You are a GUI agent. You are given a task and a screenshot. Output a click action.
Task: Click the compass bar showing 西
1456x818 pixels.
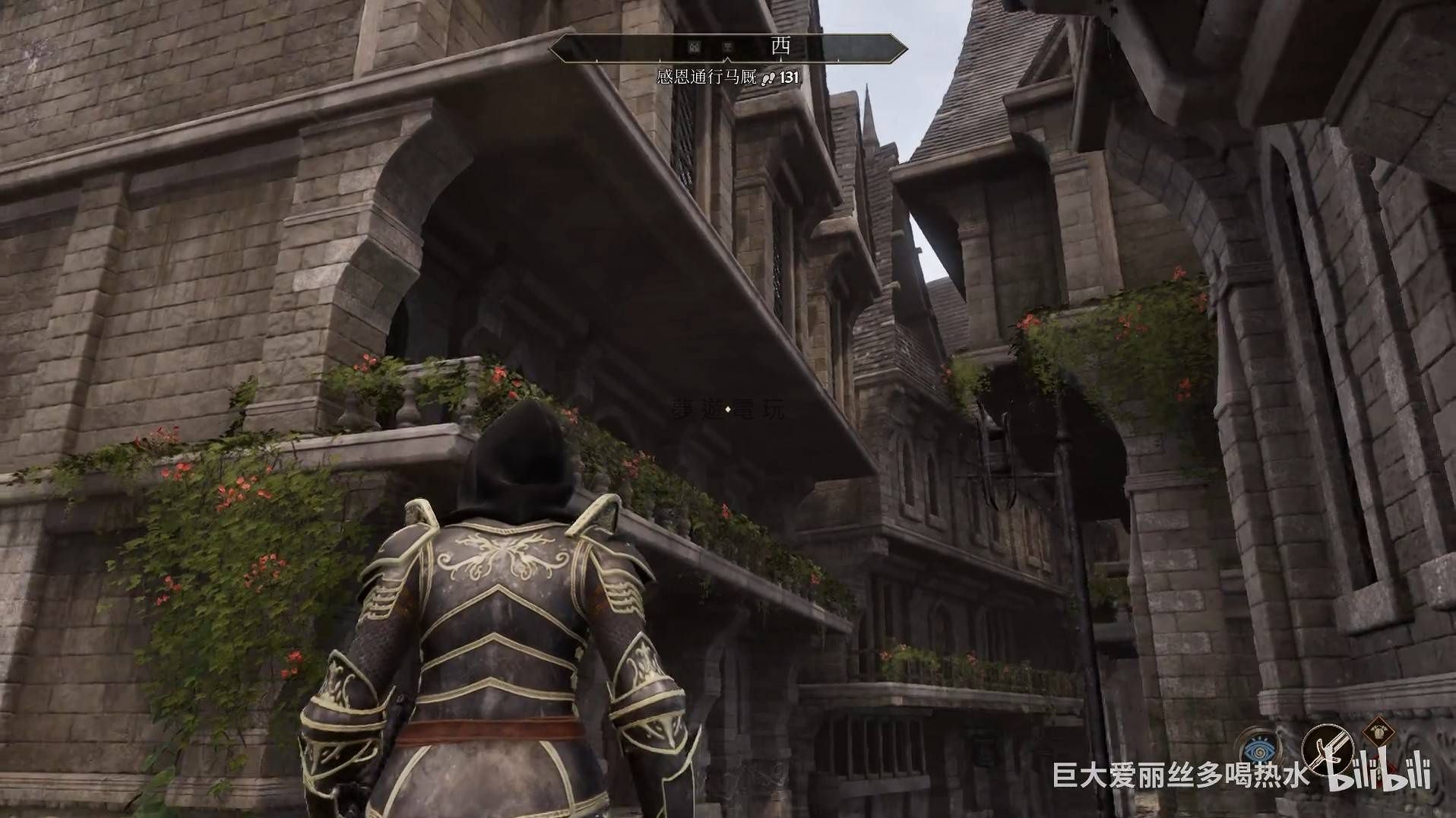728,47
